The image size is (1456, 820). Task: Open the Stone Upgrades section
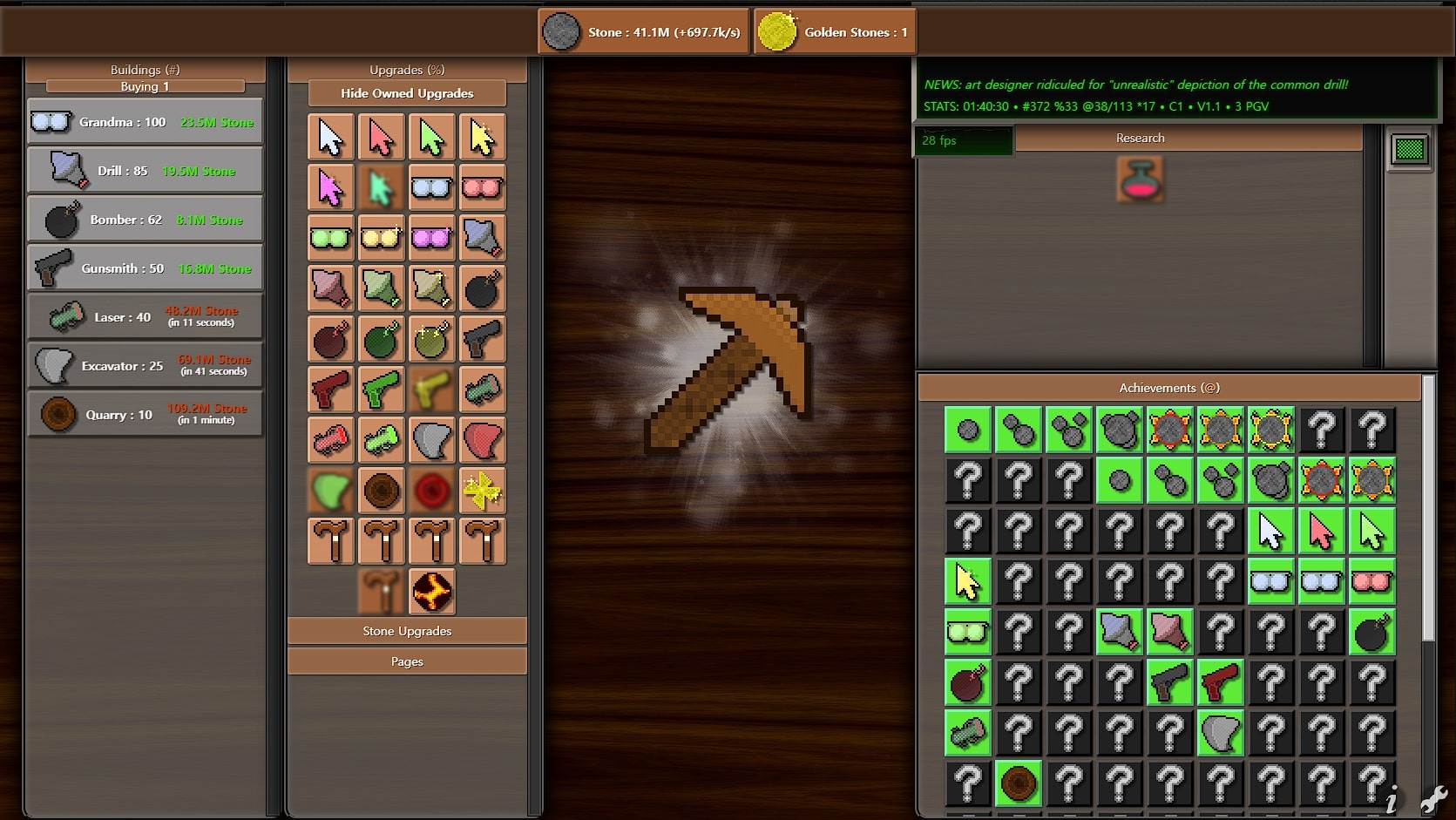coord(407,631)
